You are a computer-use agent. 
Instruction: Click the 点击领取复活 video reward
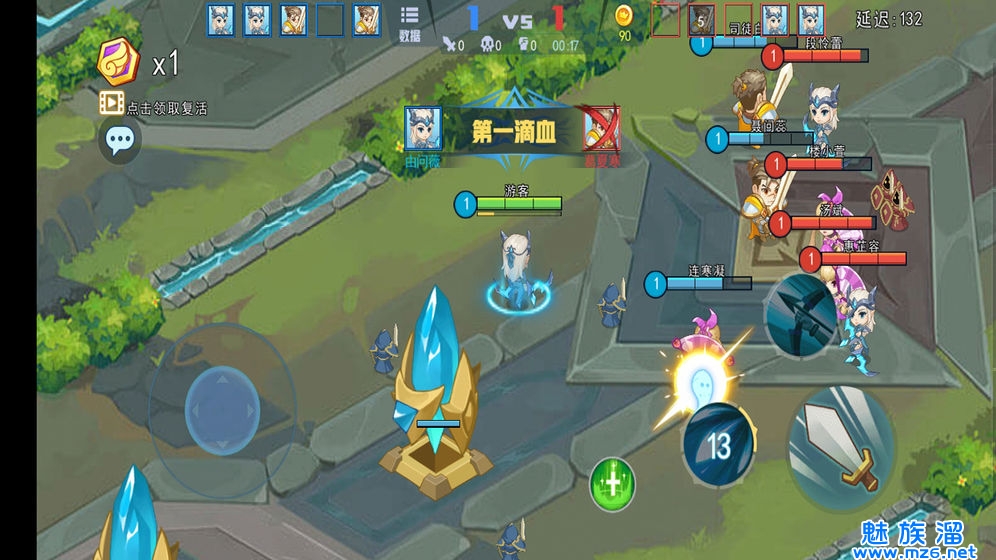tap(153, 105)
